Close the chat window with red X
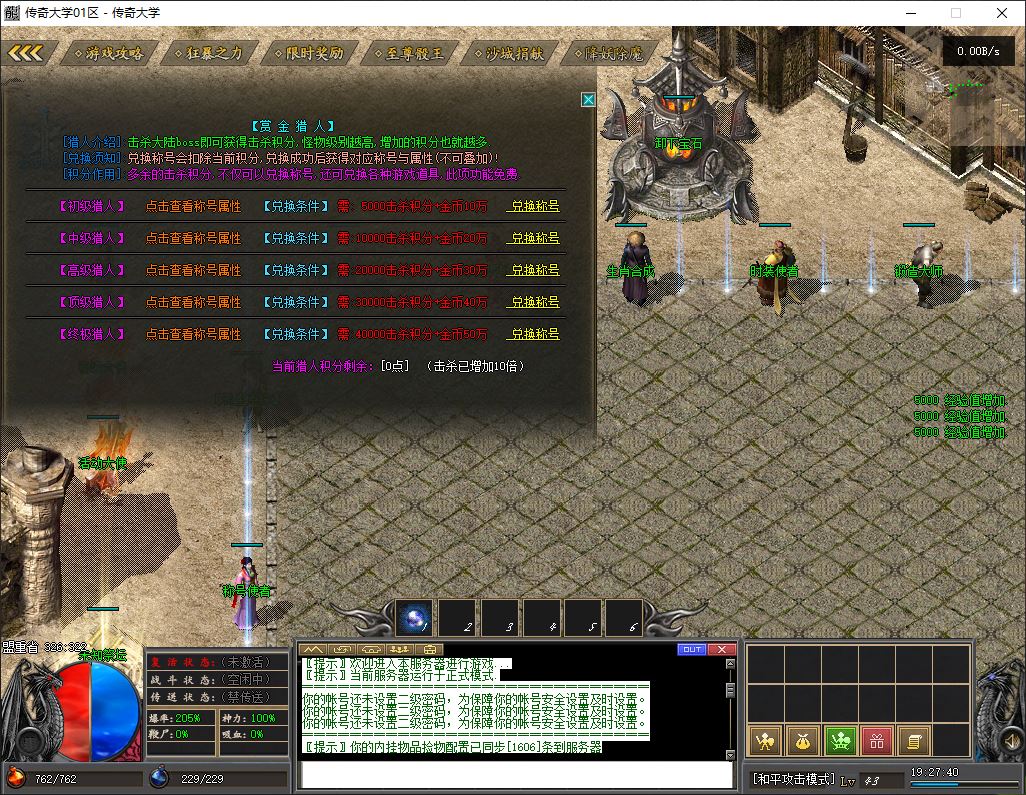The width and height of the screenshot is (1026, 795). [x=721, y=649]
